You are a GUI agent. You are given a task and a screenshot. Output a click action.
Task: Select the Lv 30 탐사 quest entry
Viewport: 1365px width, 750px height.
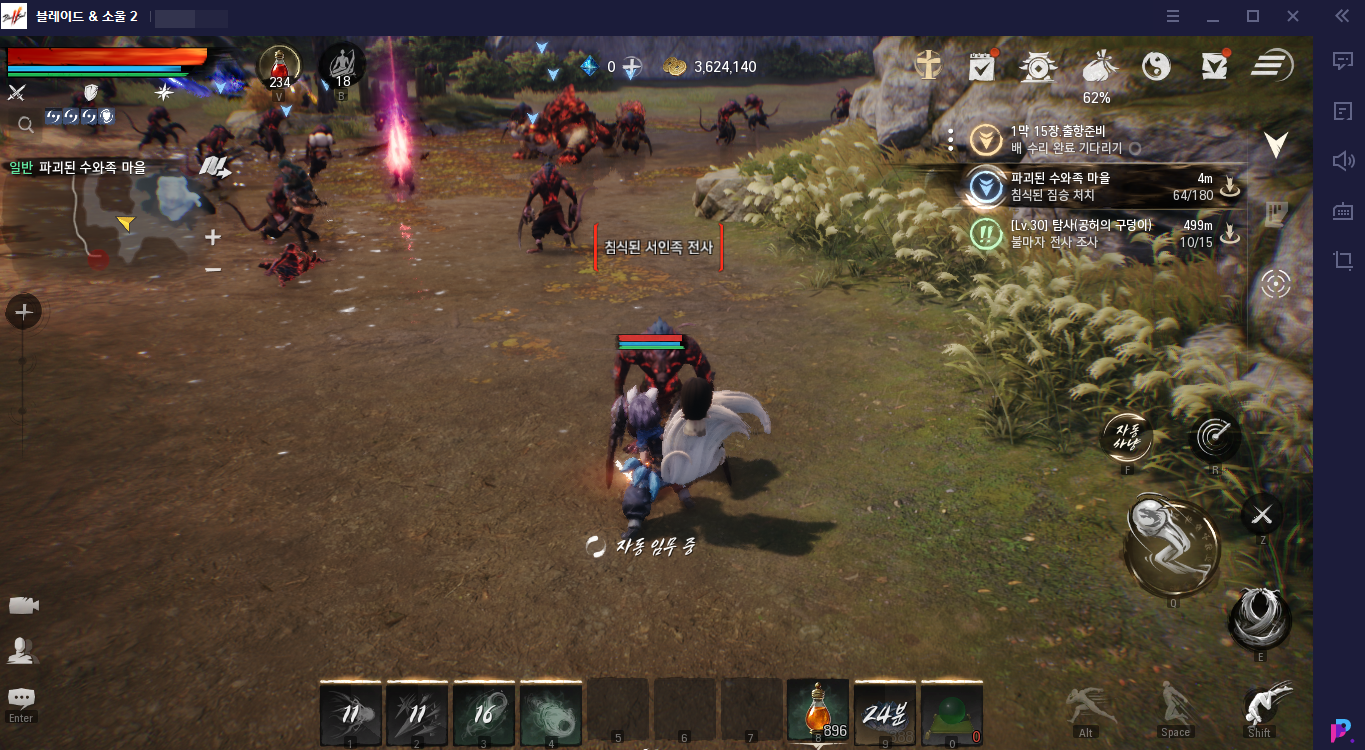point(1098,234)
